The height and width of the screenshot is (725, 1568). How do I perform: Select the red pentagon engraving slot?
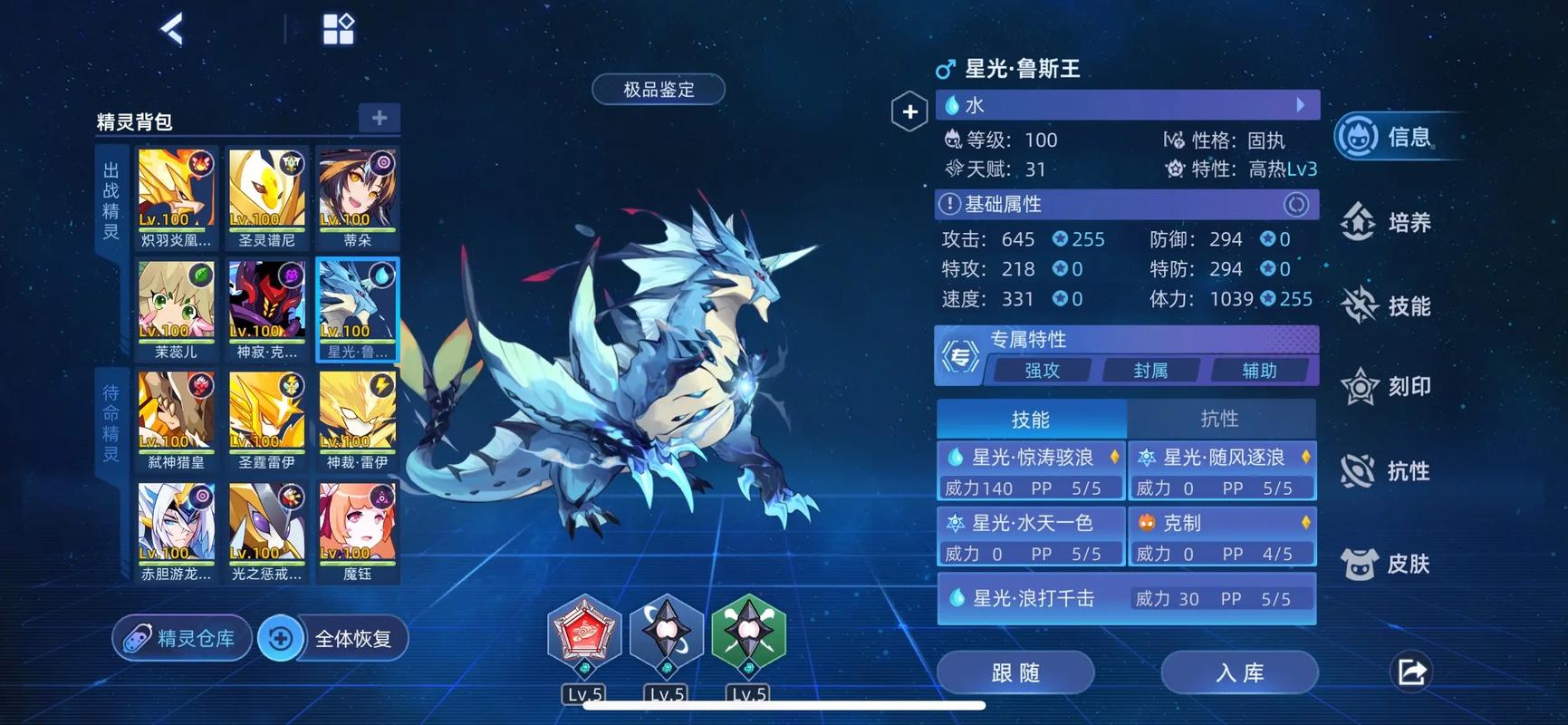pos(584,633)
